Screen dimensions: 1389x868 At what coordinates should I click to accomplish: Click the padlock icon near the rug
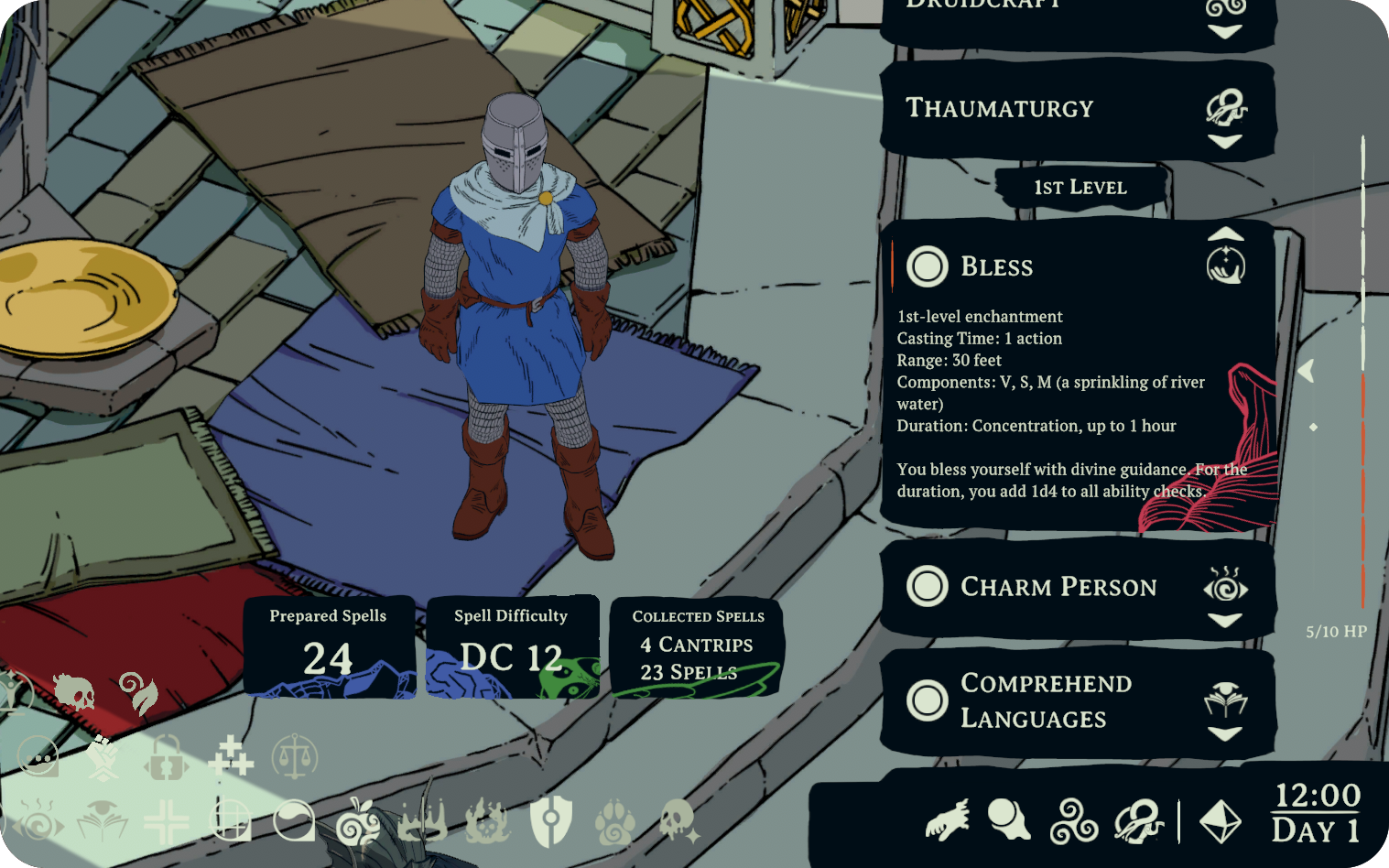pos(166,755)
